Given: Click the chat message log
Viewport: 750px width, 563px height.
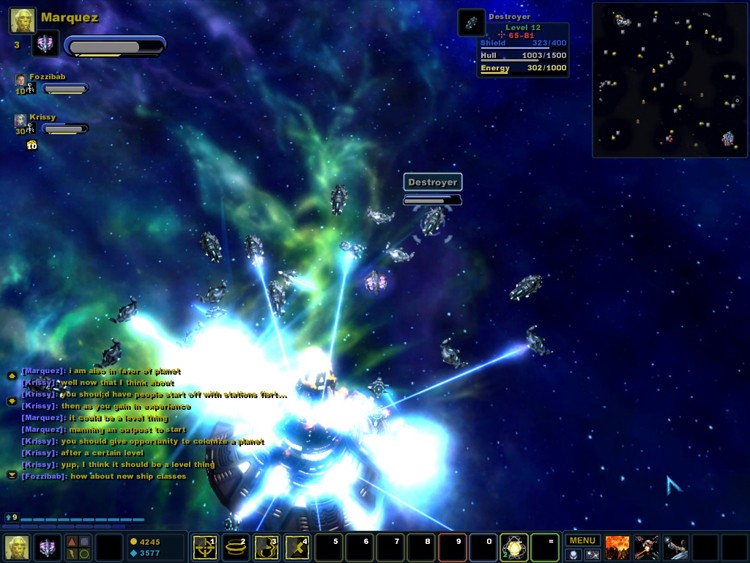Looking at the screenshot, I should (150, 422).
